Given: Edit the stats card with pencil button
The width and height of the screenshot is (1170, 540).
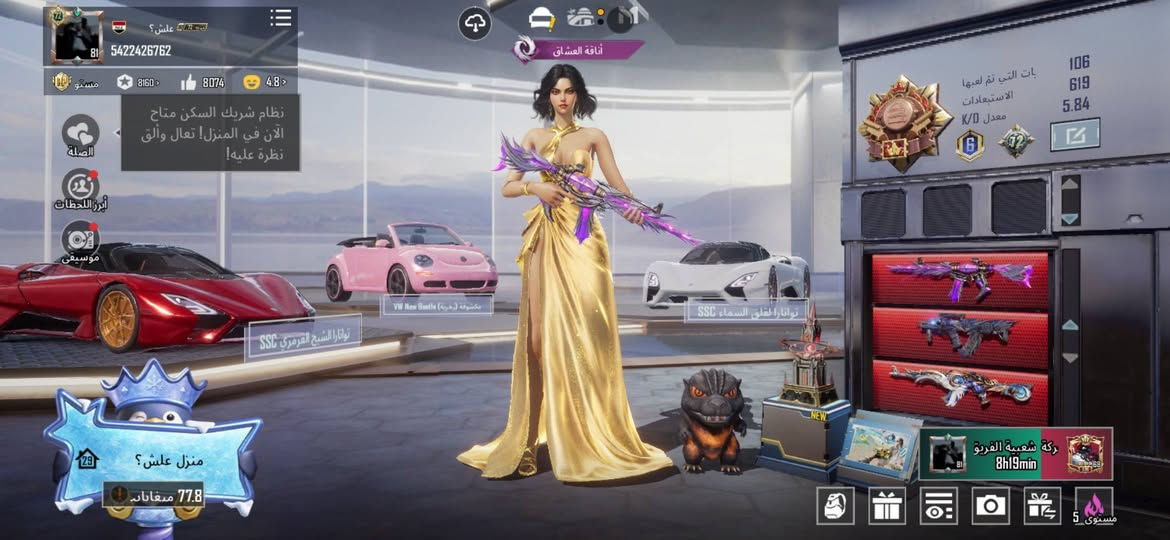Looking at the screenshot, I should pyautogui.click(x=1075, y=134).
